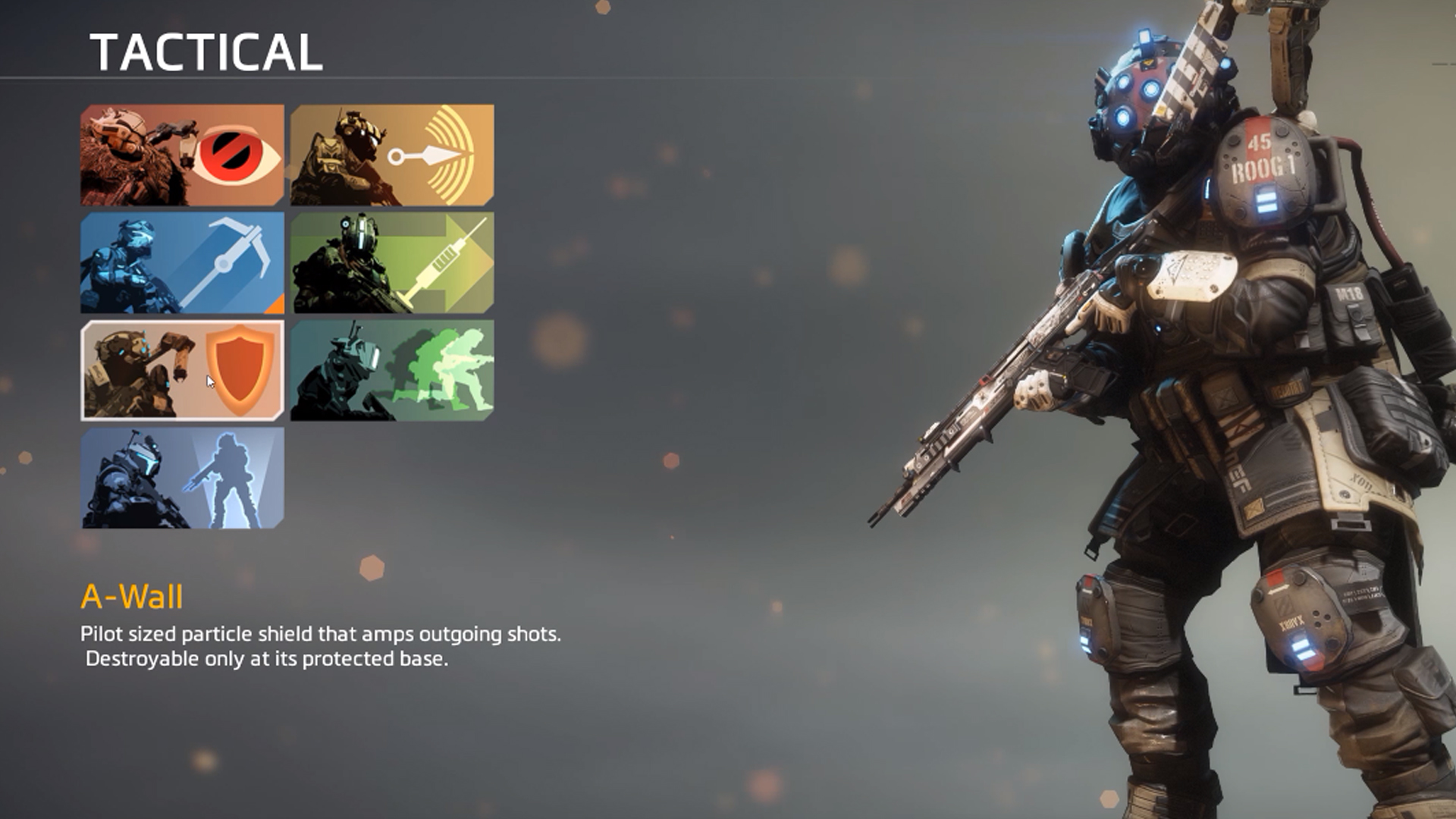Pick the Holo Pilot hologram tile
Viewport: 1456px width, 819px height.
[182, 478]
